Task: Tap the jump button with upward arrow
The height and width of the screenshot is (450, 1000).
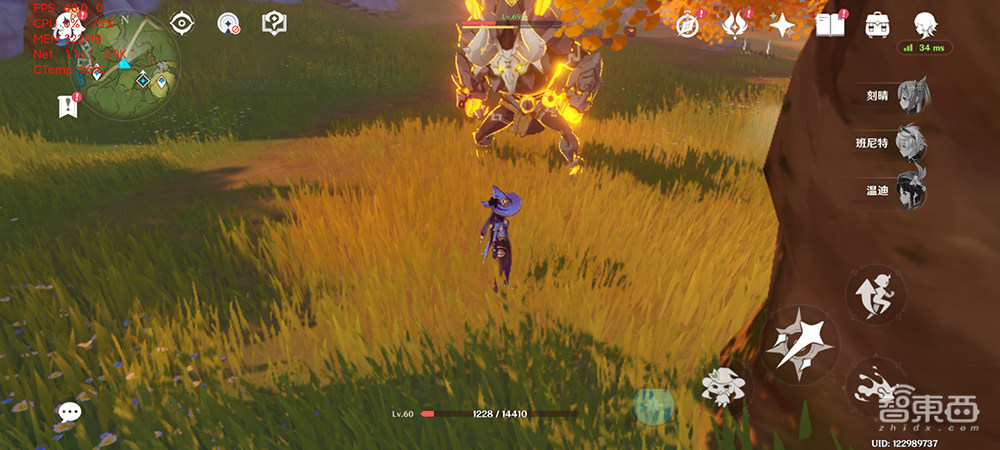Action: coord(875,294)
